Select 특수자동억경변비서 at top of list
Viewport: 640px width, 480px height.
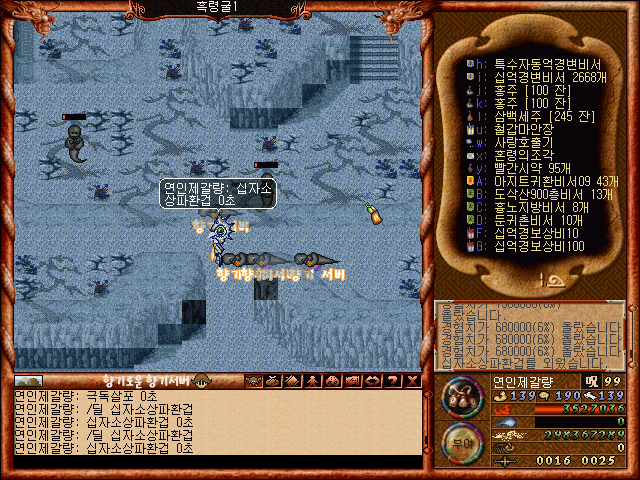click(530, 62)
